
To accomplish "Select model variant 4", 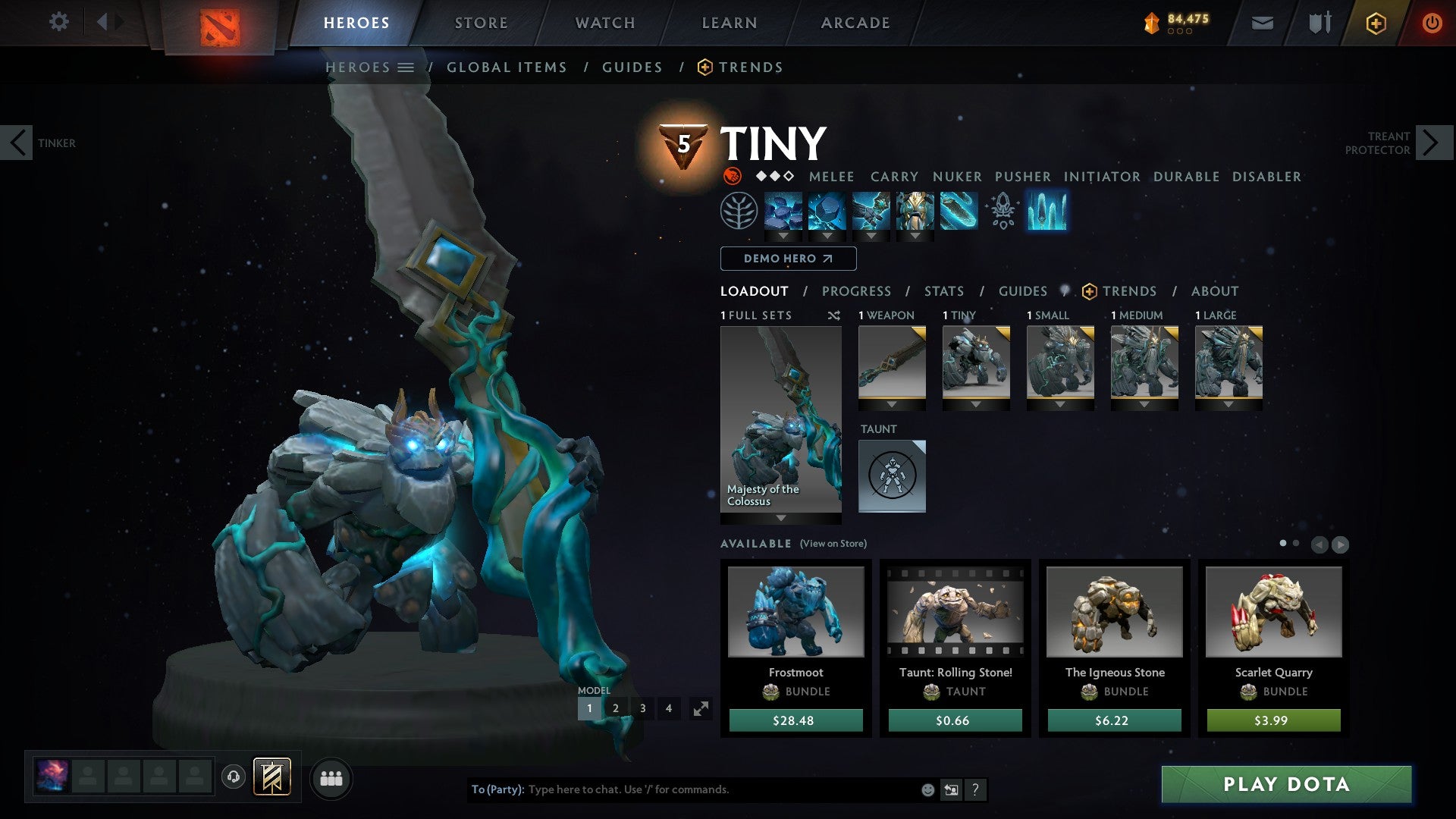I will [x=668, y=708].
